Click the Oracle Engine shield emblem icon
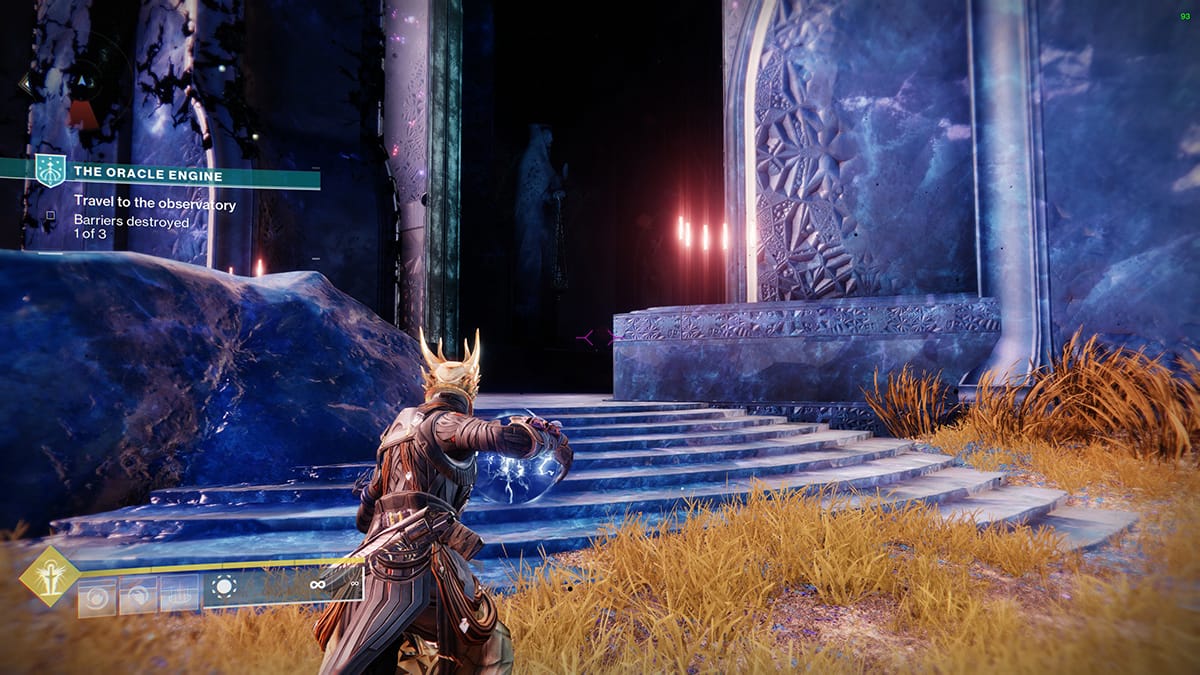This screenshot has width=1200, height=675. pyautogui.click(x=49, y=171)
